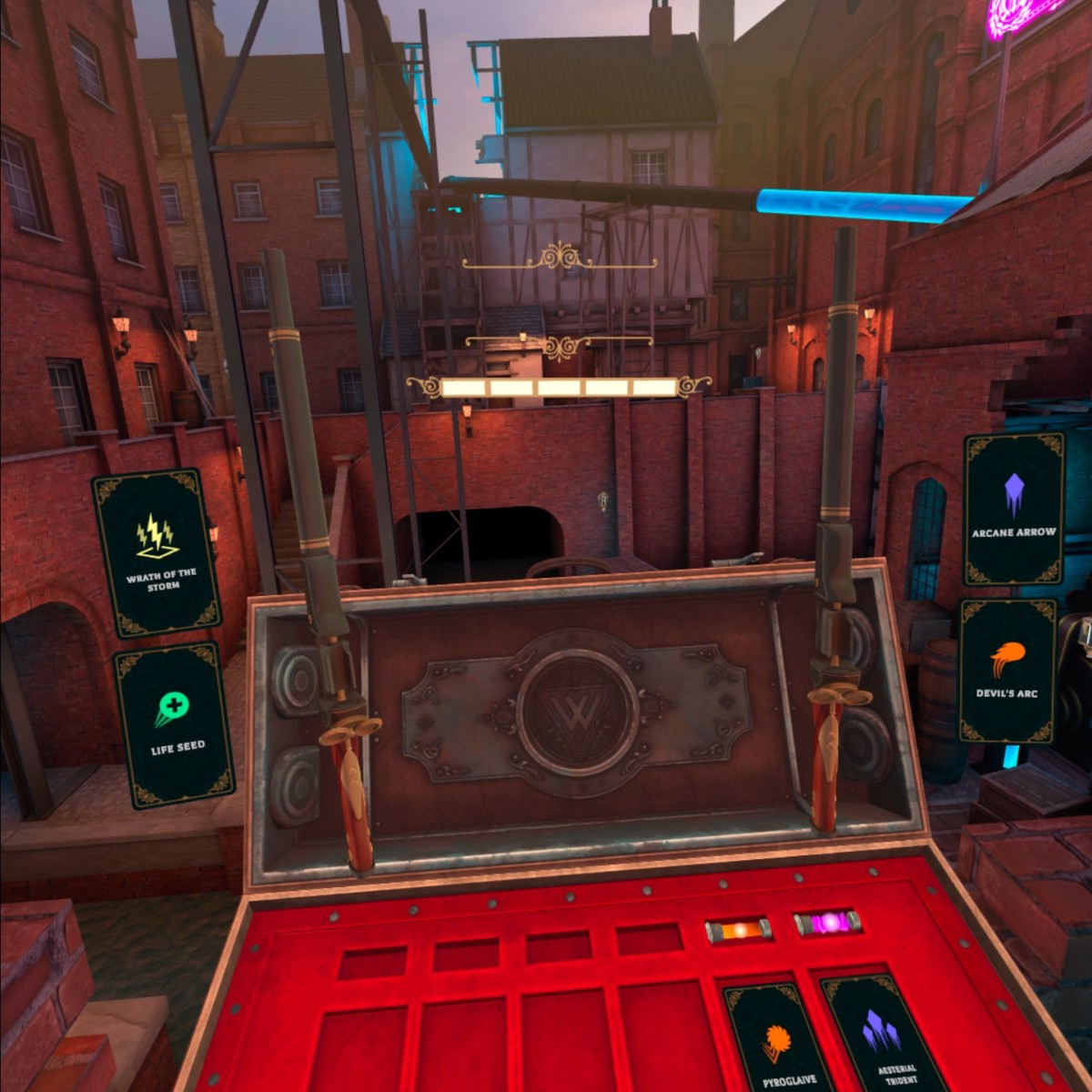This screenshot has width=1092, height=1092.
Task: Select the Devil's Arc spell card
Action: tap(1008, 671)
